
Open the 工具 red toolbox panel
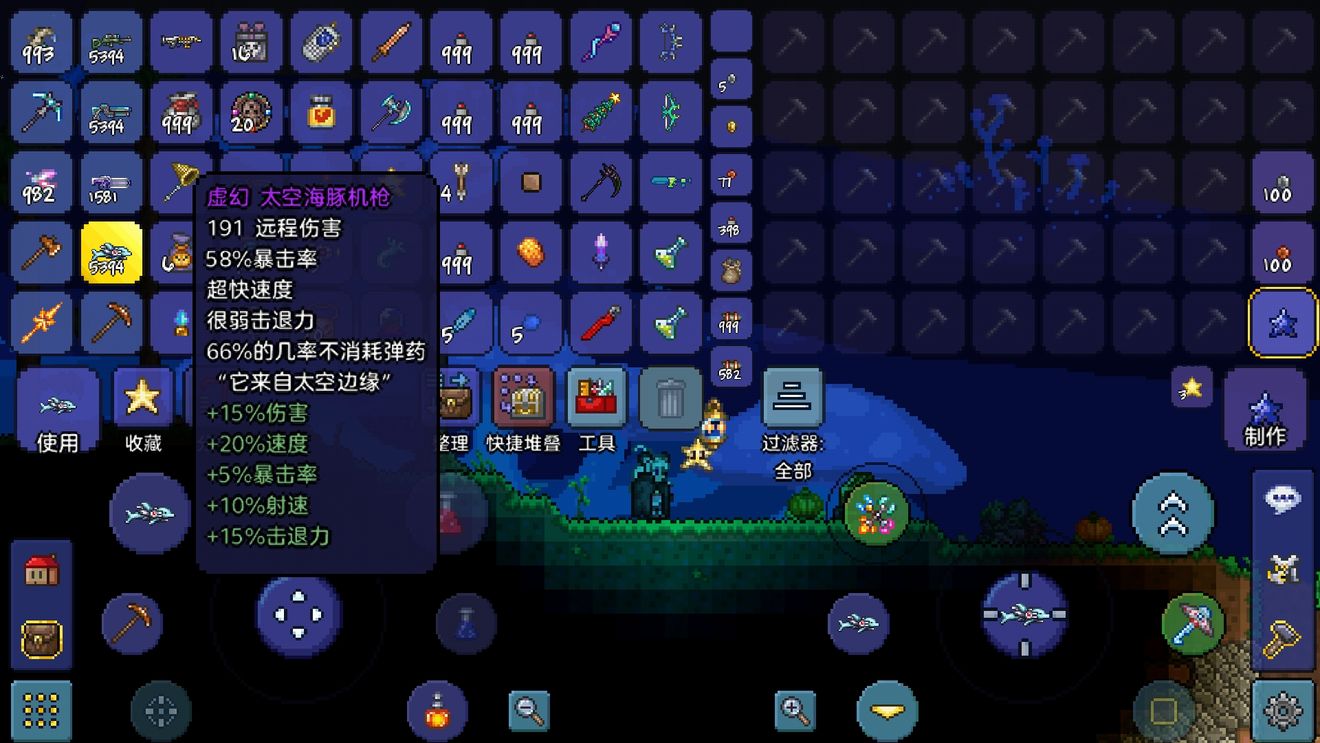[x=598, y=396]
